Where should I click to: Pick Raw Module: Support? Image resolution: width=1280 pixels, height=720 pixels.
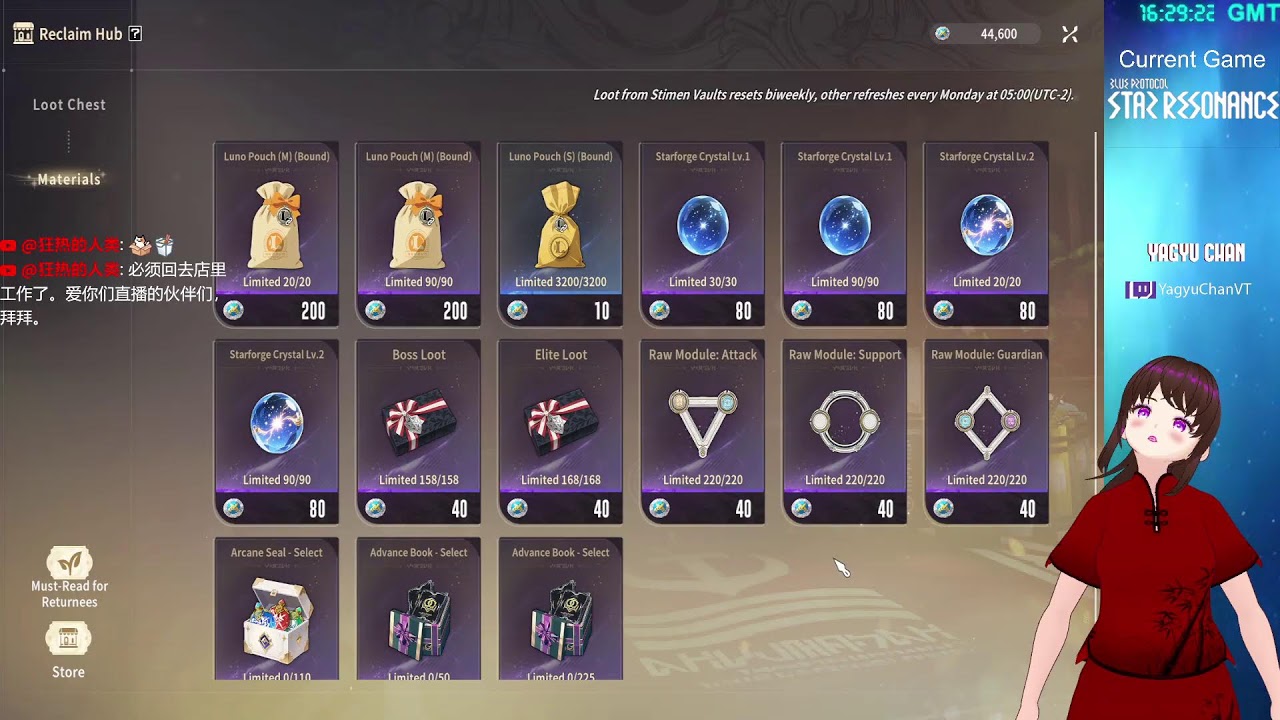click(844, 431)
